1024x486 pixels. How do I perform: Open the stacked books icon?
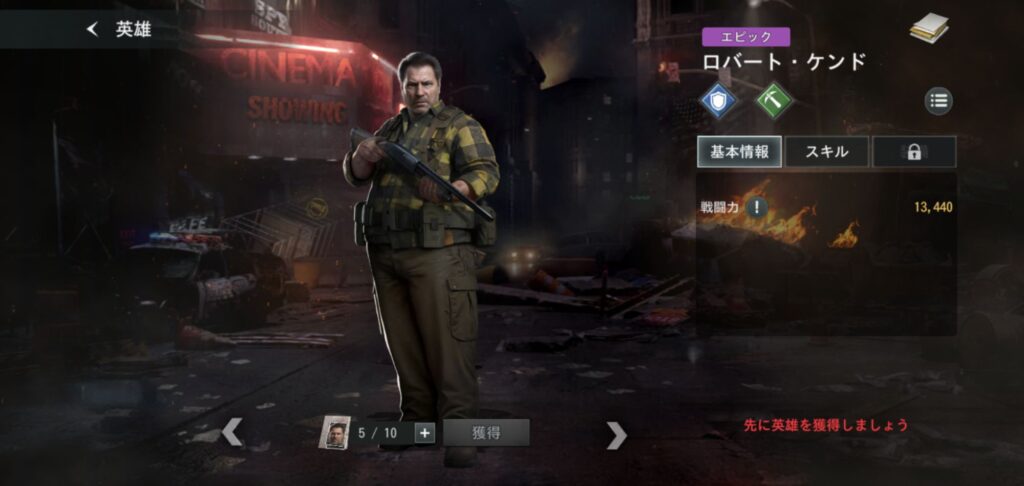point(929,30)
